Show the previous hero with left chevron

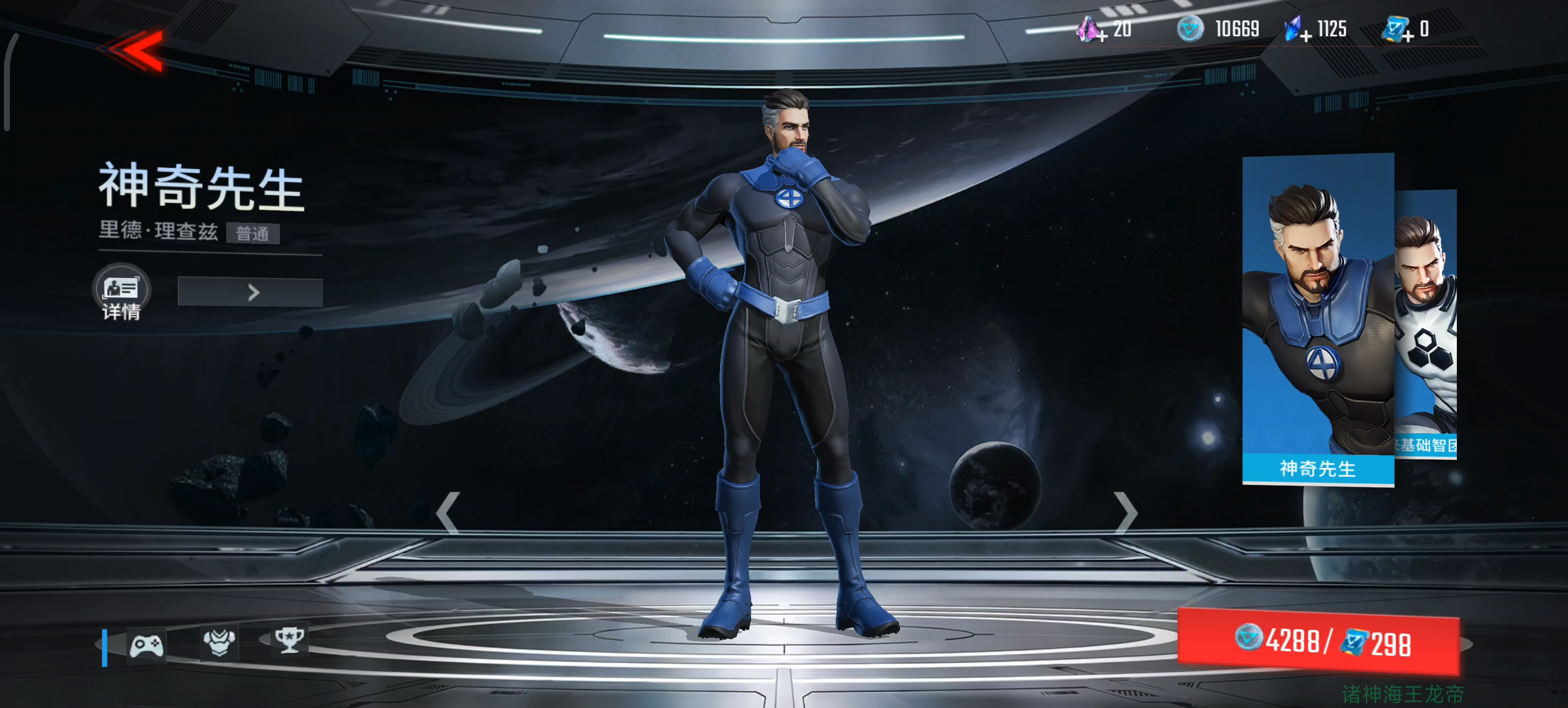[x=448, y=513]
